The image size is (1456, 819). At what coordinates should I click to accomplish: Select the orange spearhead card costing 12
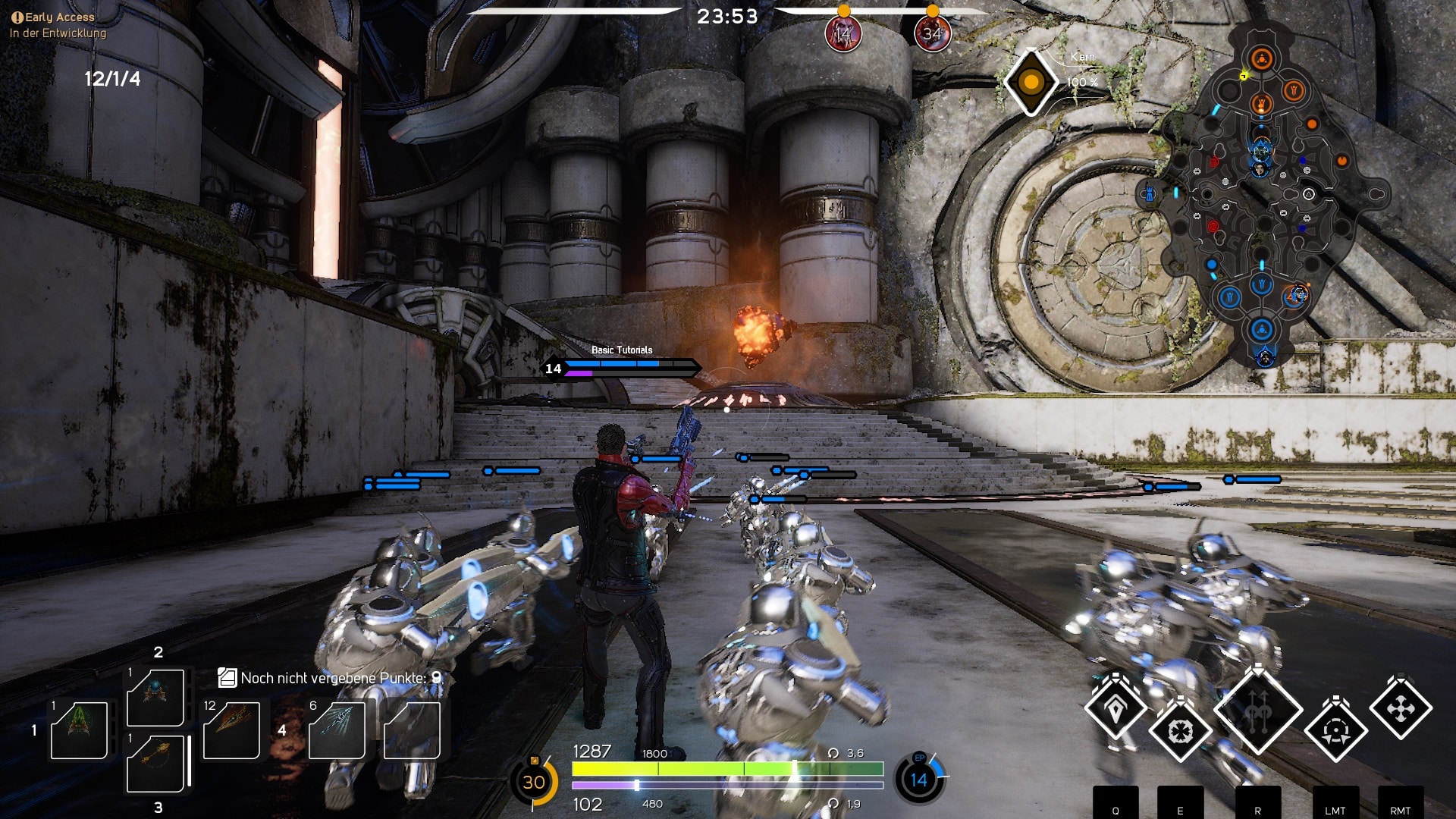point(231,730)
